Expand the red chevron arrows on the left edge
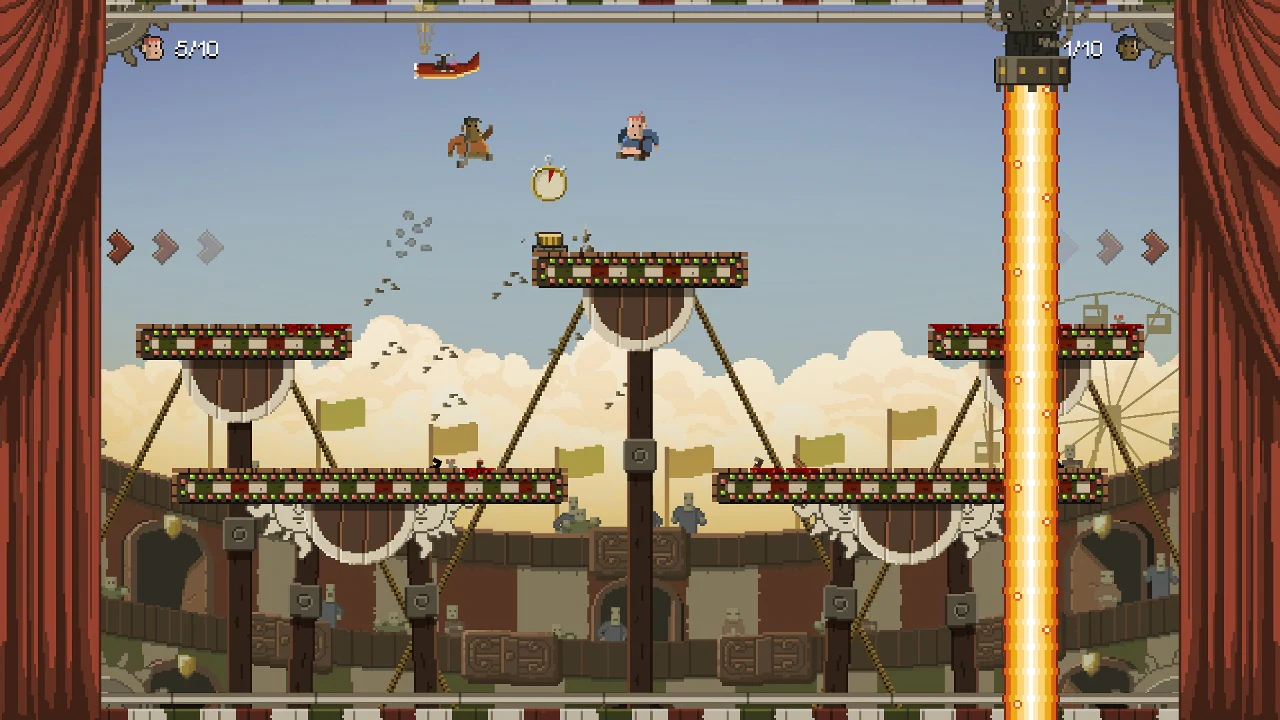This screenshot has width=1280, height=720. (x=120, y=247)
